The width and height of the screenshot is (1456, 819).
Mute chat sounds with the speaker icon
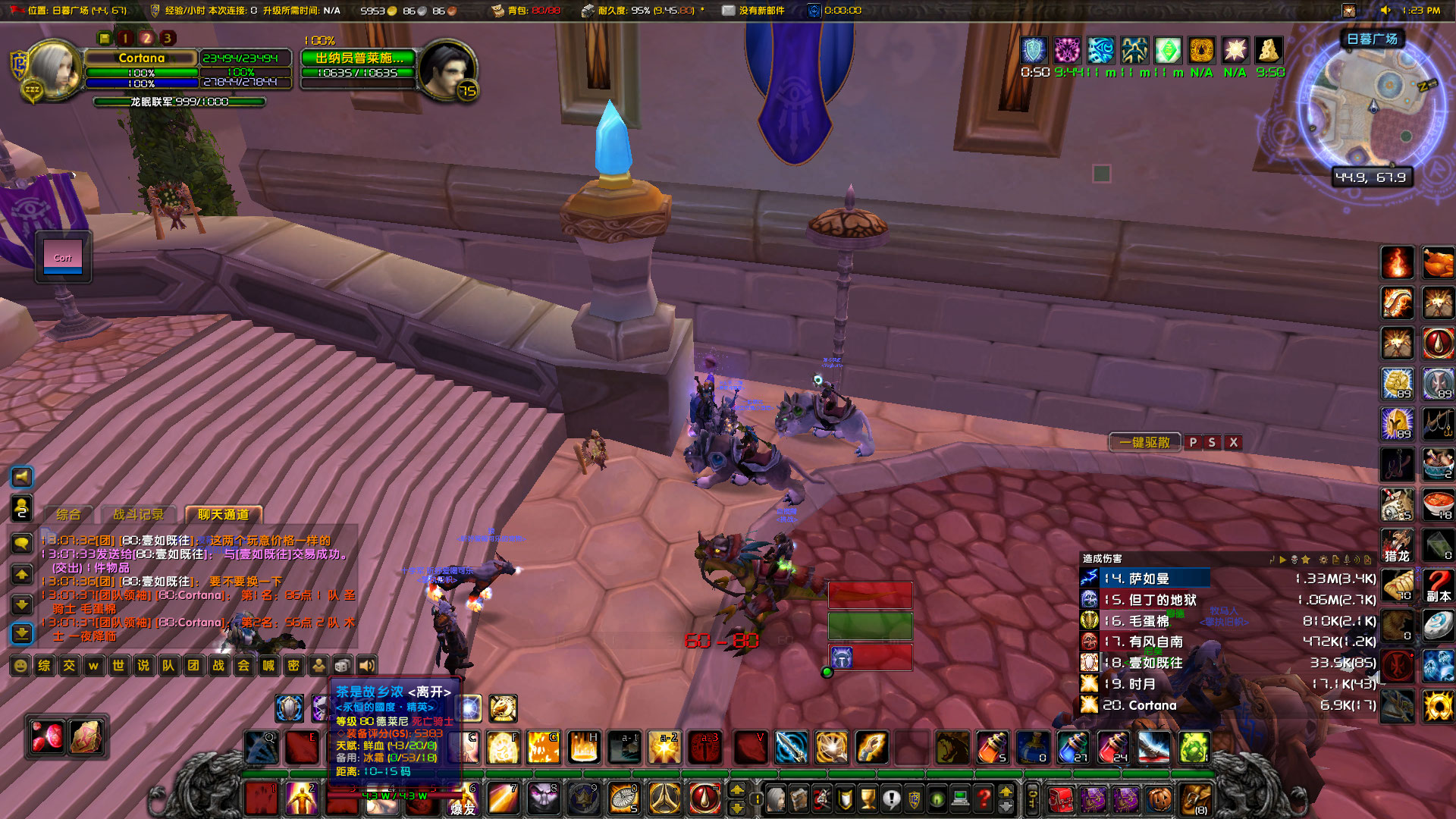click(367, 666)
